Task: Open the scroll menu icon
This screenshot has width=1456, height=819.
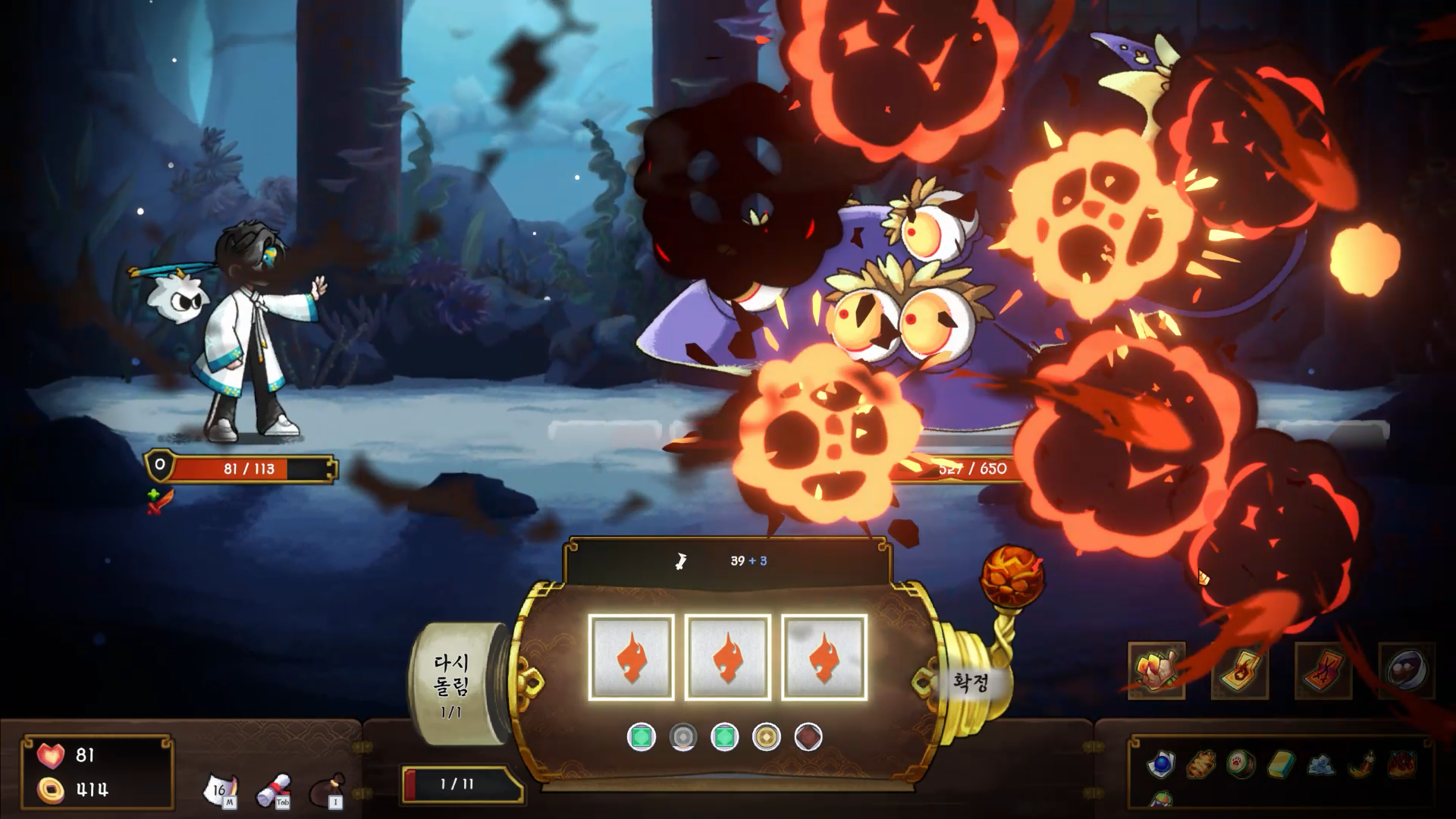Action: [x=275, y=790]
